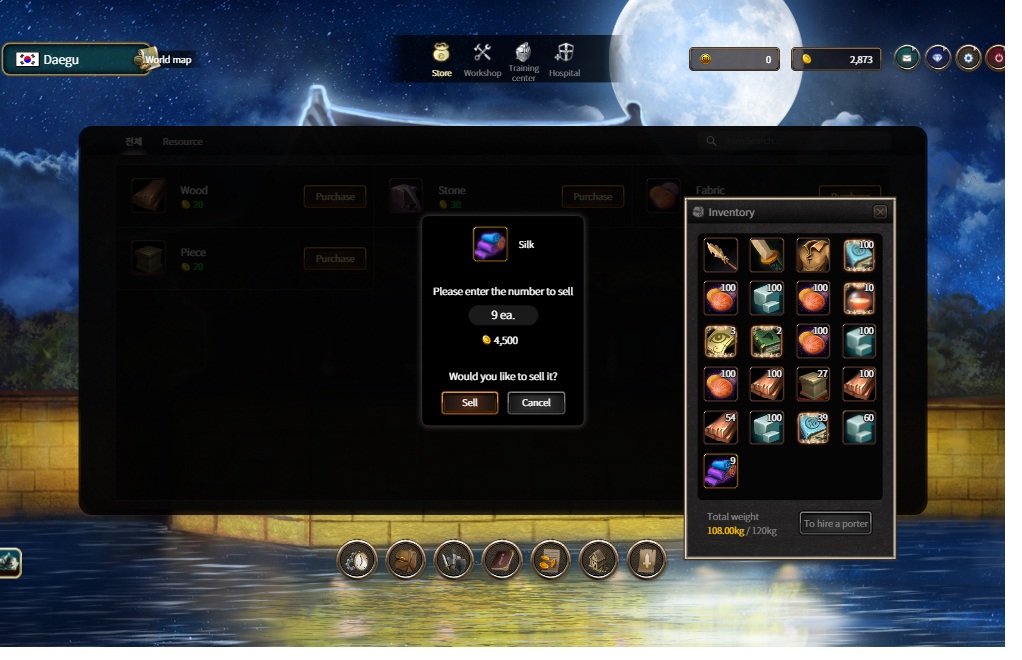Open the Training center
The image size is (1022, 660).
[523, 60]
